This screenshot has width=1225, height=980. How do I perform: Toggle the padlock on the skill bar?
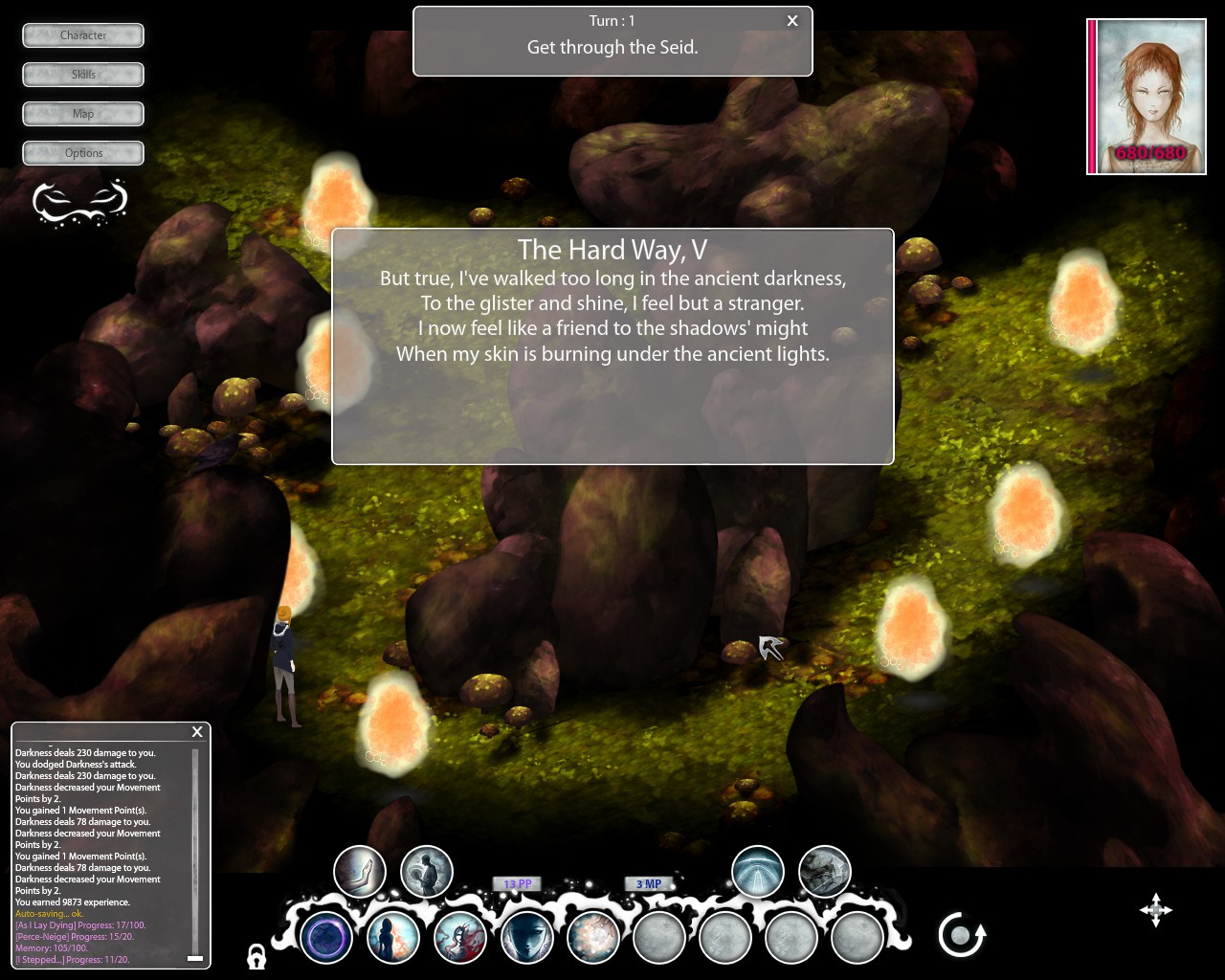click(256, 956)
